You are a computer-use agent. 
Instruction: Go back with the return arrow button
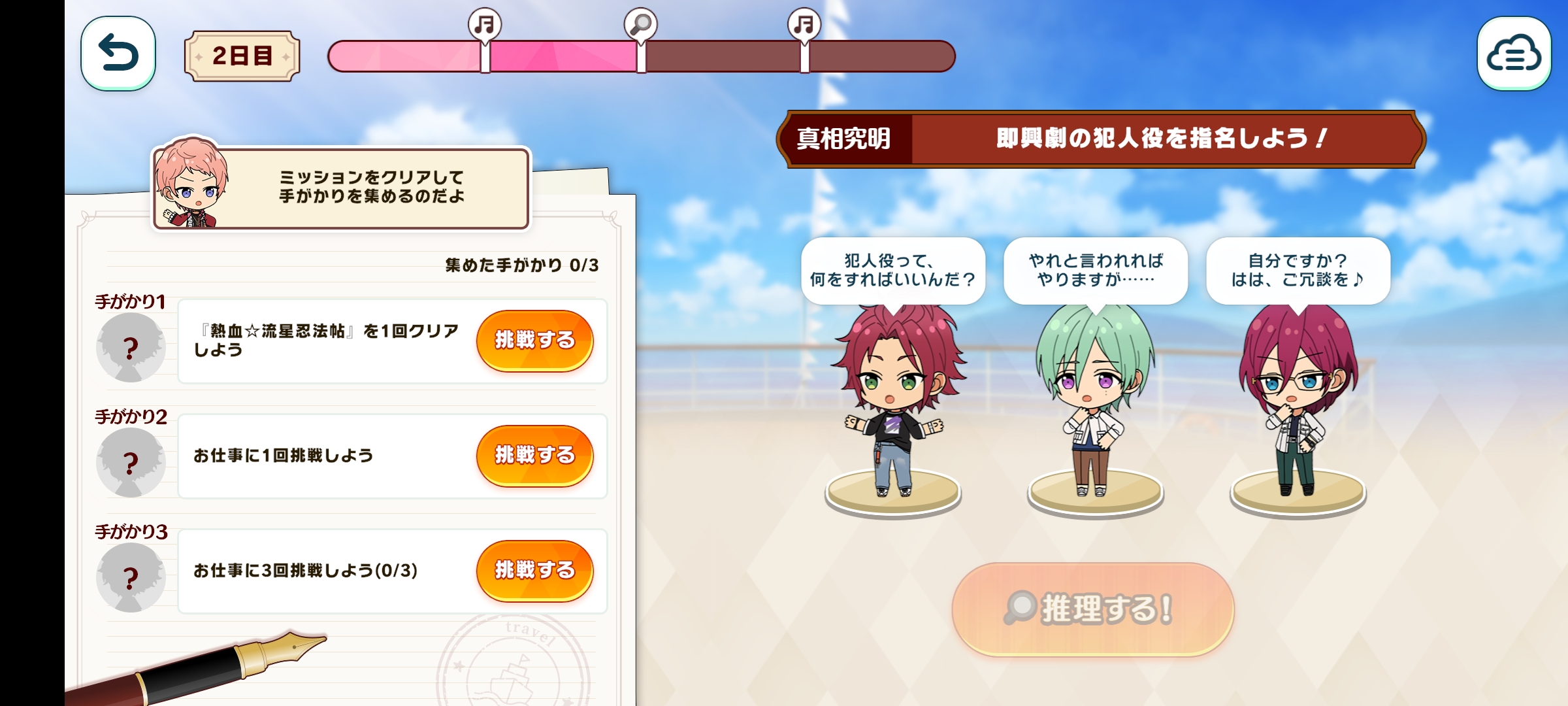[x=118, y=54]
